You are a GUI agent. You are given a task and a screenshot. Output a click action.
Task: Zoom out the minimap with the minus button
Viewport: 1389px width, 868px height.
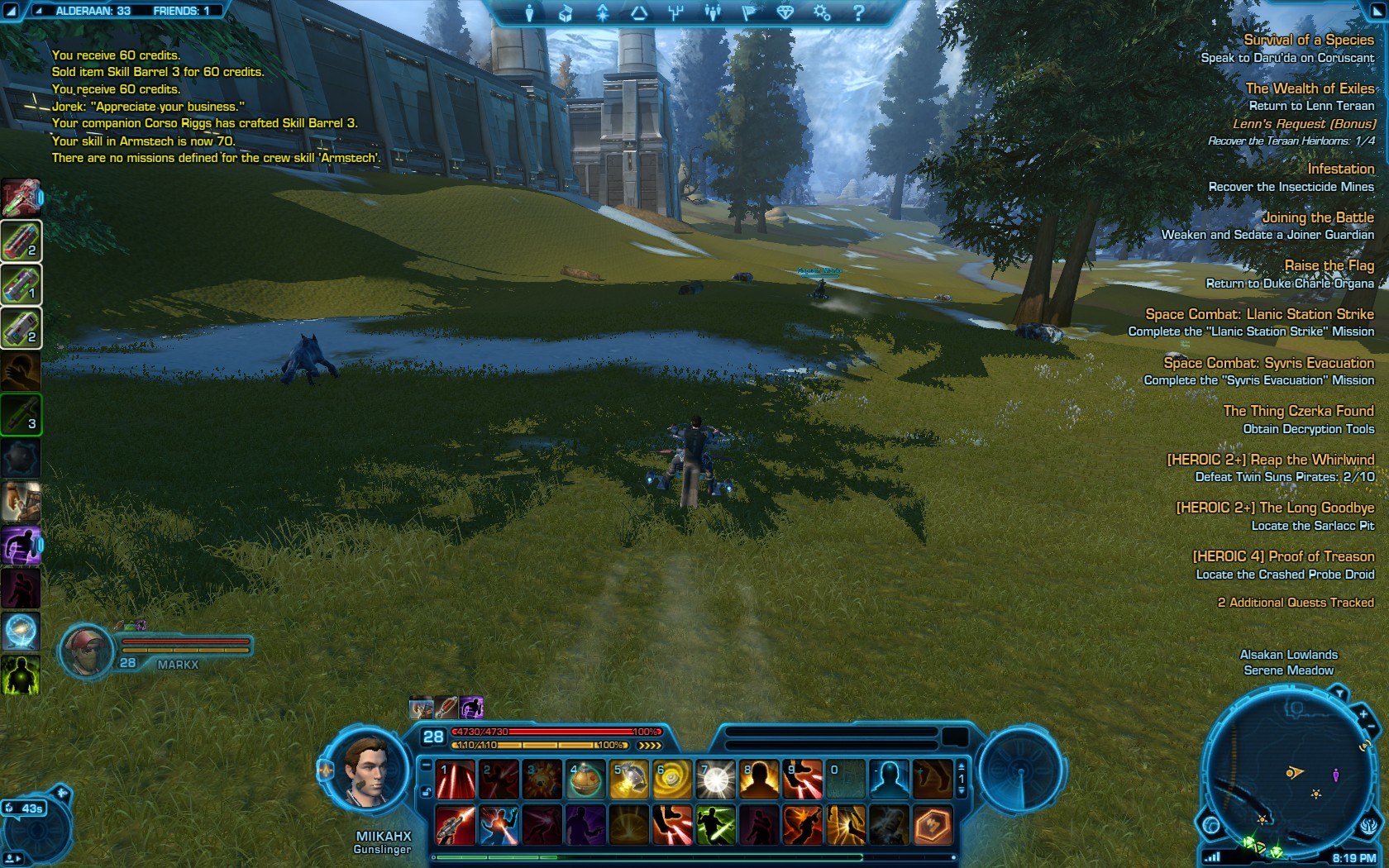coord(1373,728)
